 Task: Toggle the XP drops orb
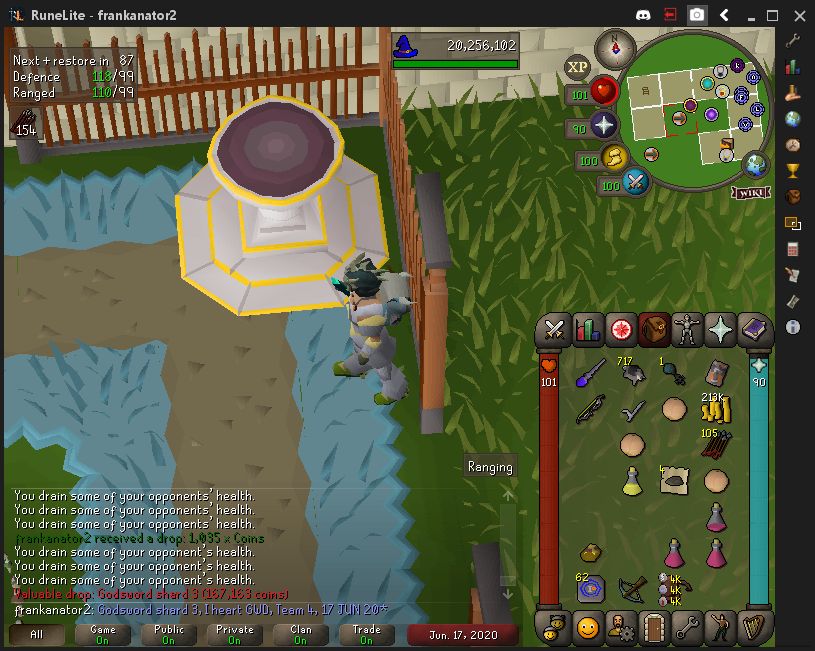point(577,67)
